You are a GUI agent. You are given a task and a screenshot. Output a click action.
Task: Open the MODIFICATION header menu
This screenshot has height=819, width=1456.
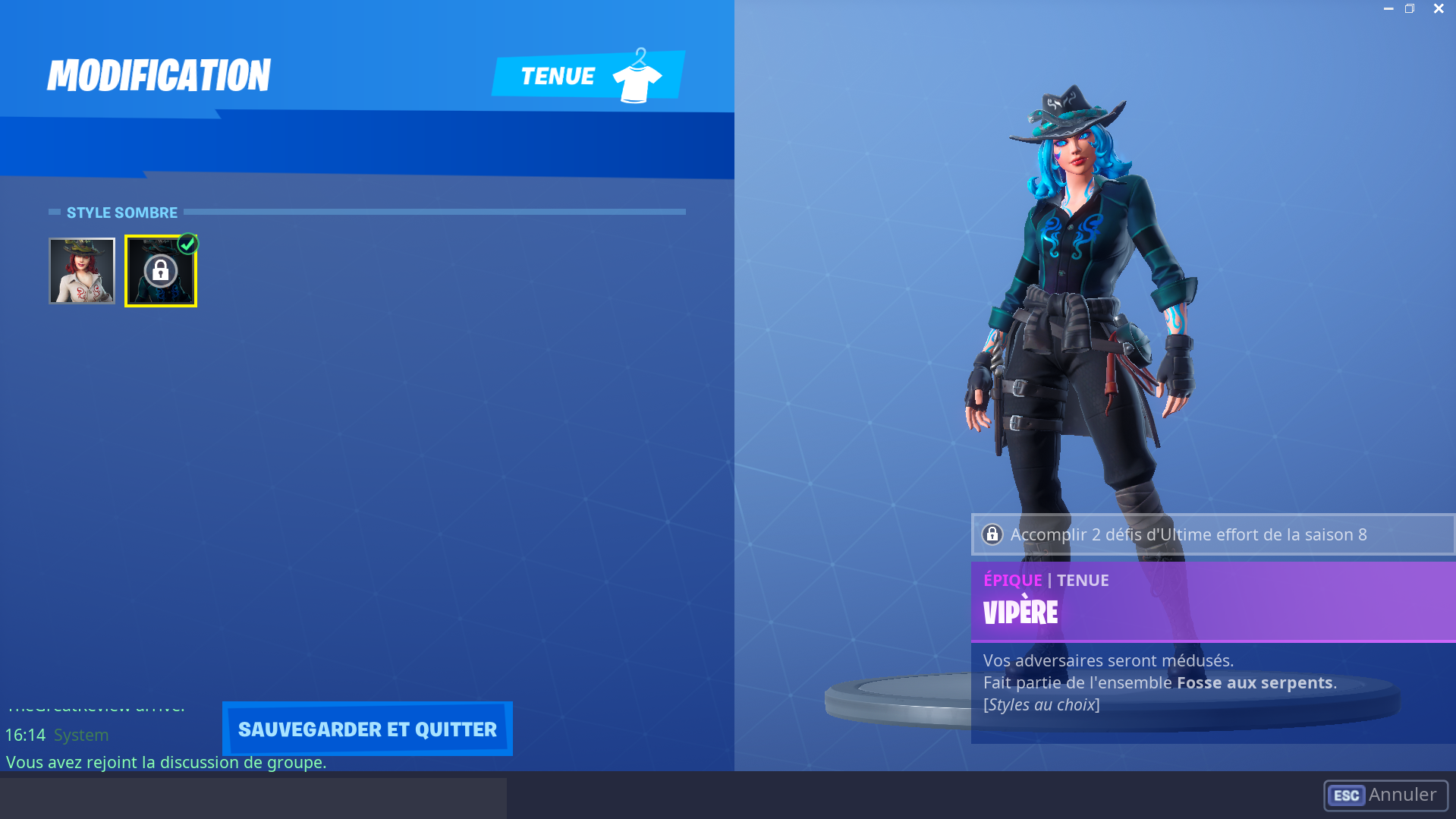[159, 75]
